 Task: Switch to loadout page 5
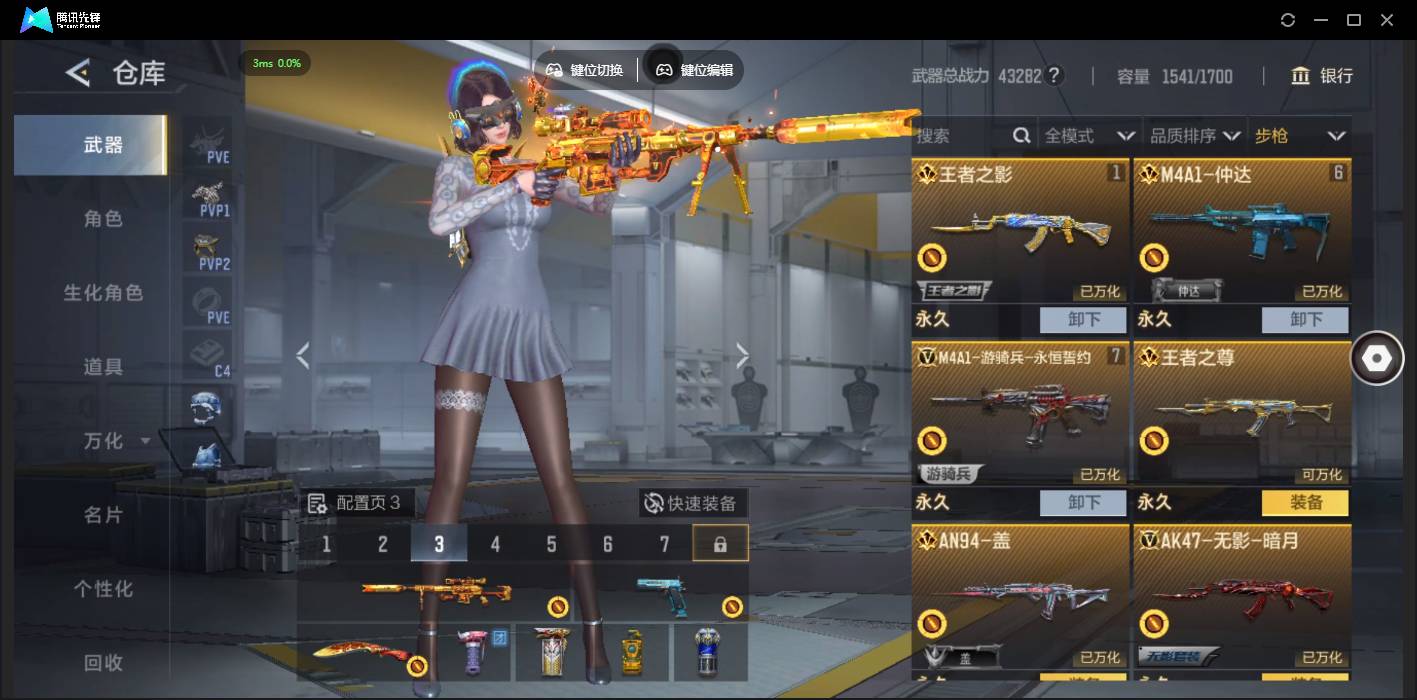click(x=551, y=544)
